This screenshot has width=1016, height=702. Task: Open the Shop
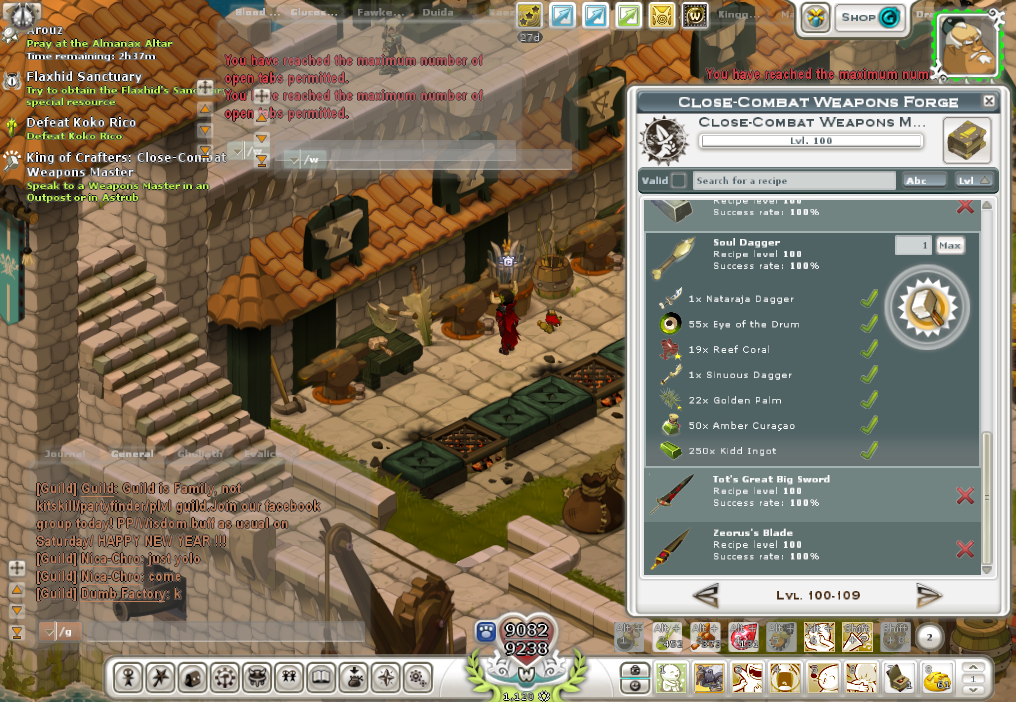[x=868, y=17]
